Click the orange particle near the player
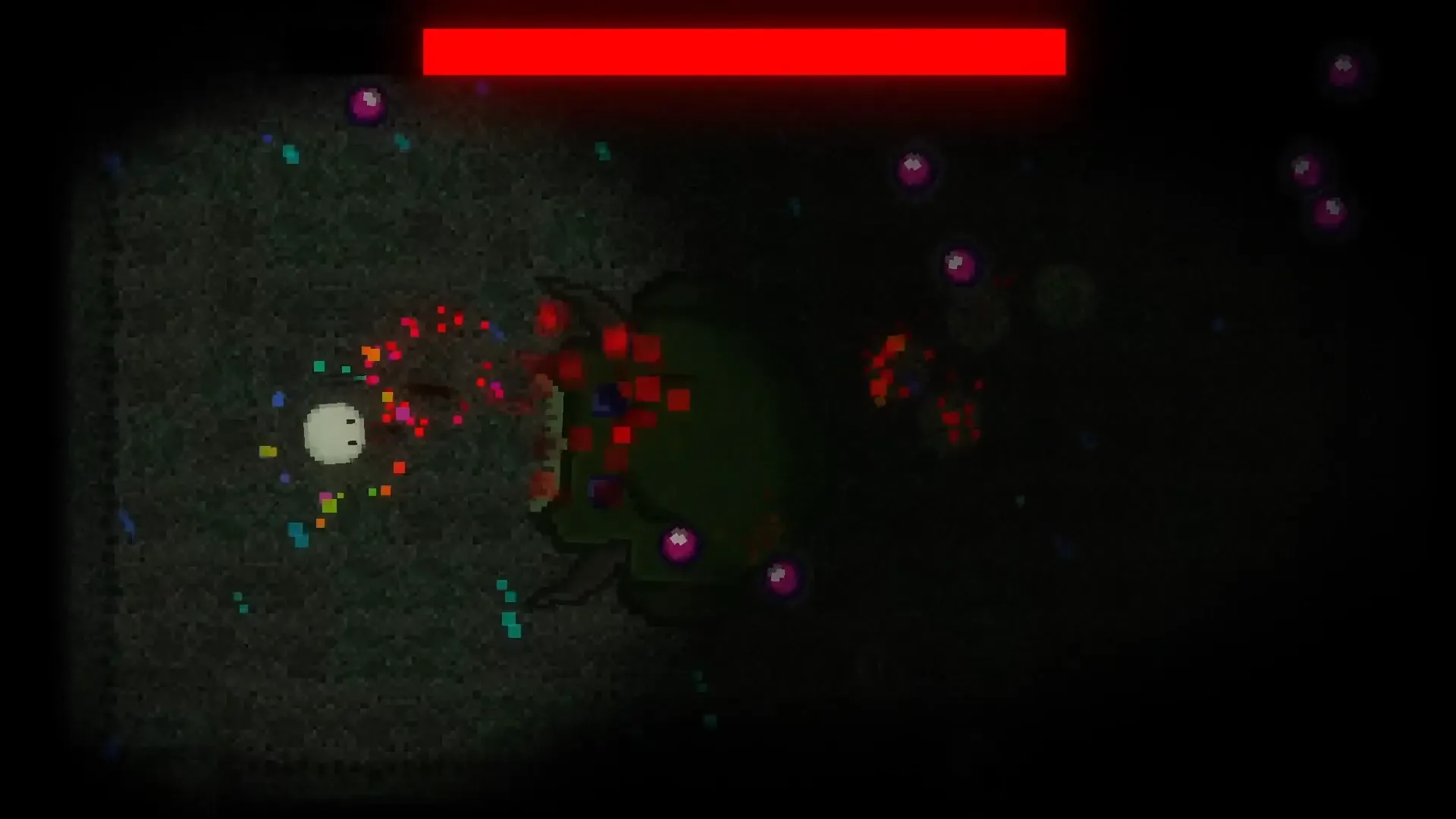The image size is (1456, 819). pos(372,353)
